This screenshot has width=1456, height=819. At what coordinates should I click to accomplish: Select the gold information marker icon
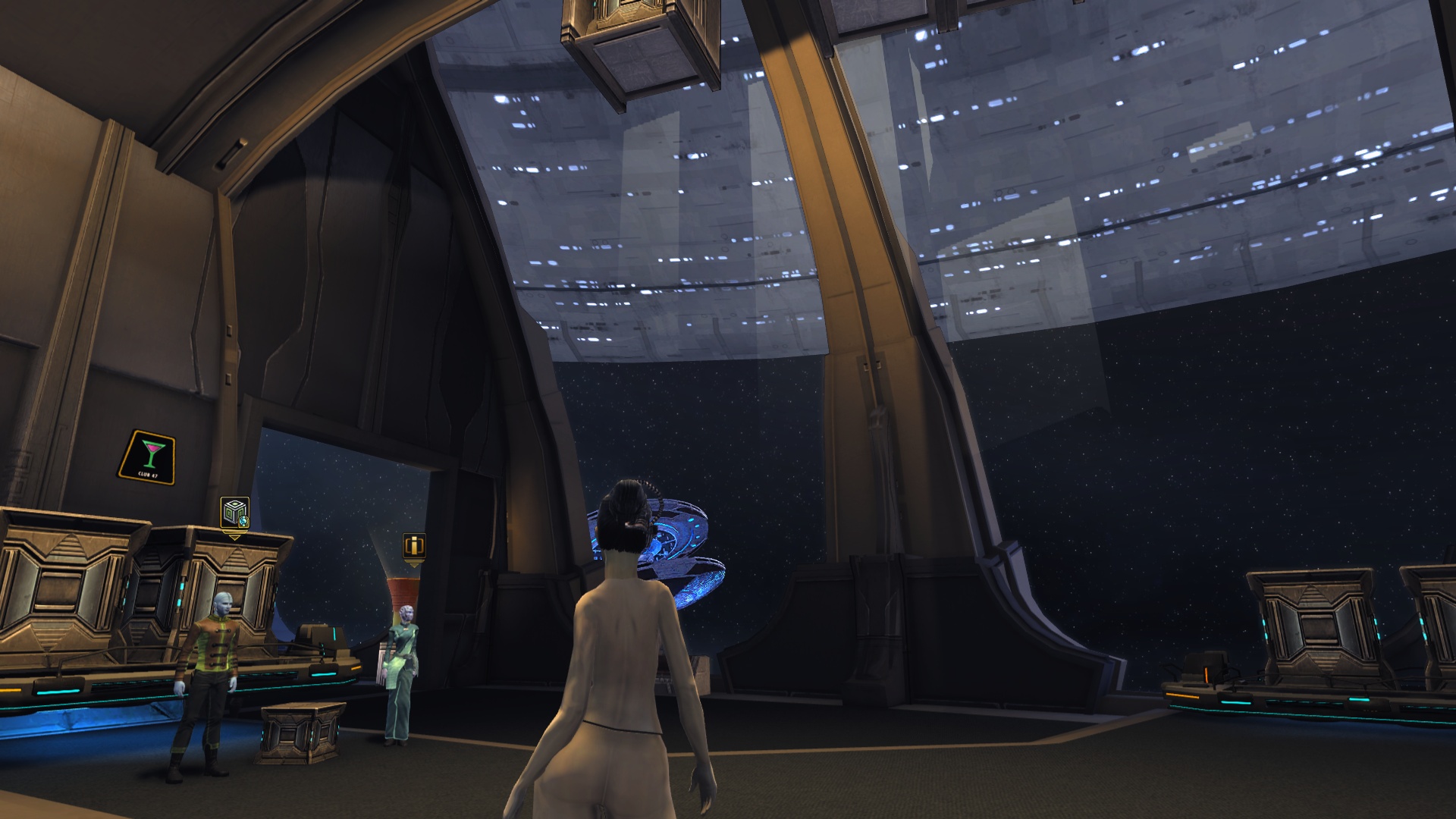point(413,545)
